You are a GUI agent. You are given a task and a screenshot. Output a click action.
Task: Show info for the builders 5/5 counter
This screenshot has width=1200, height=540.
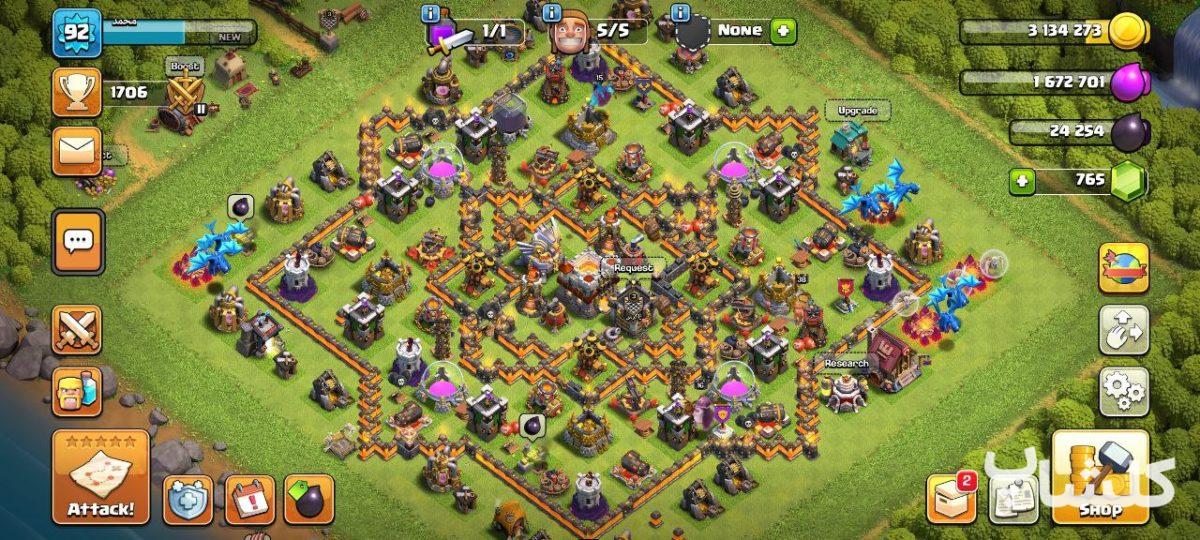click(x=552, y=14)
